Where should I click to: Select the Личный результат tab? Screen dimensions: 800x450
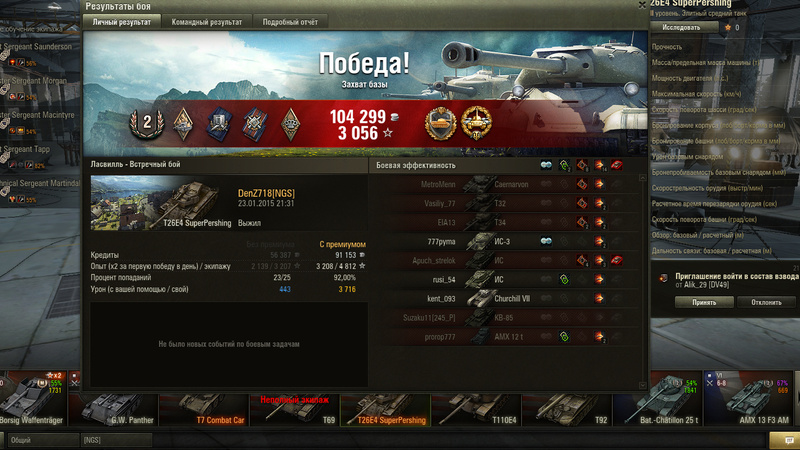122,21
